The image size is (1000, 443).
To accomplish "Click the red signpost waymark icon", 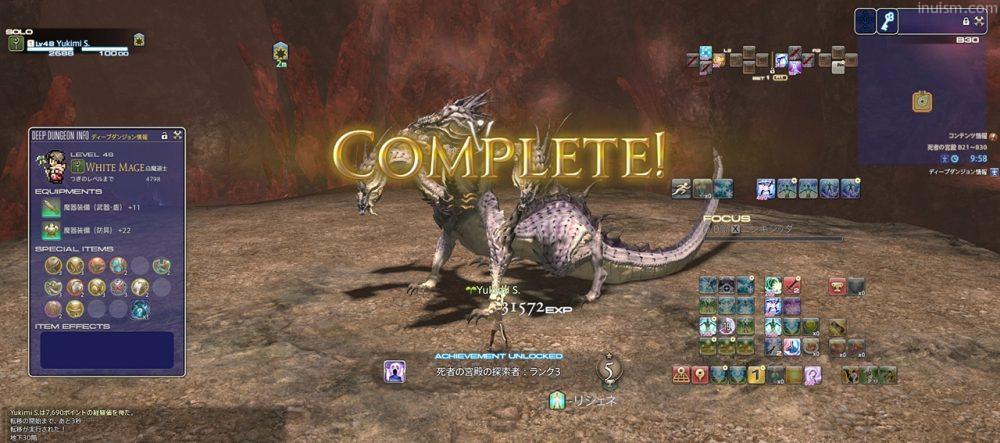I will pyautogui.click(x=682, y=375).
